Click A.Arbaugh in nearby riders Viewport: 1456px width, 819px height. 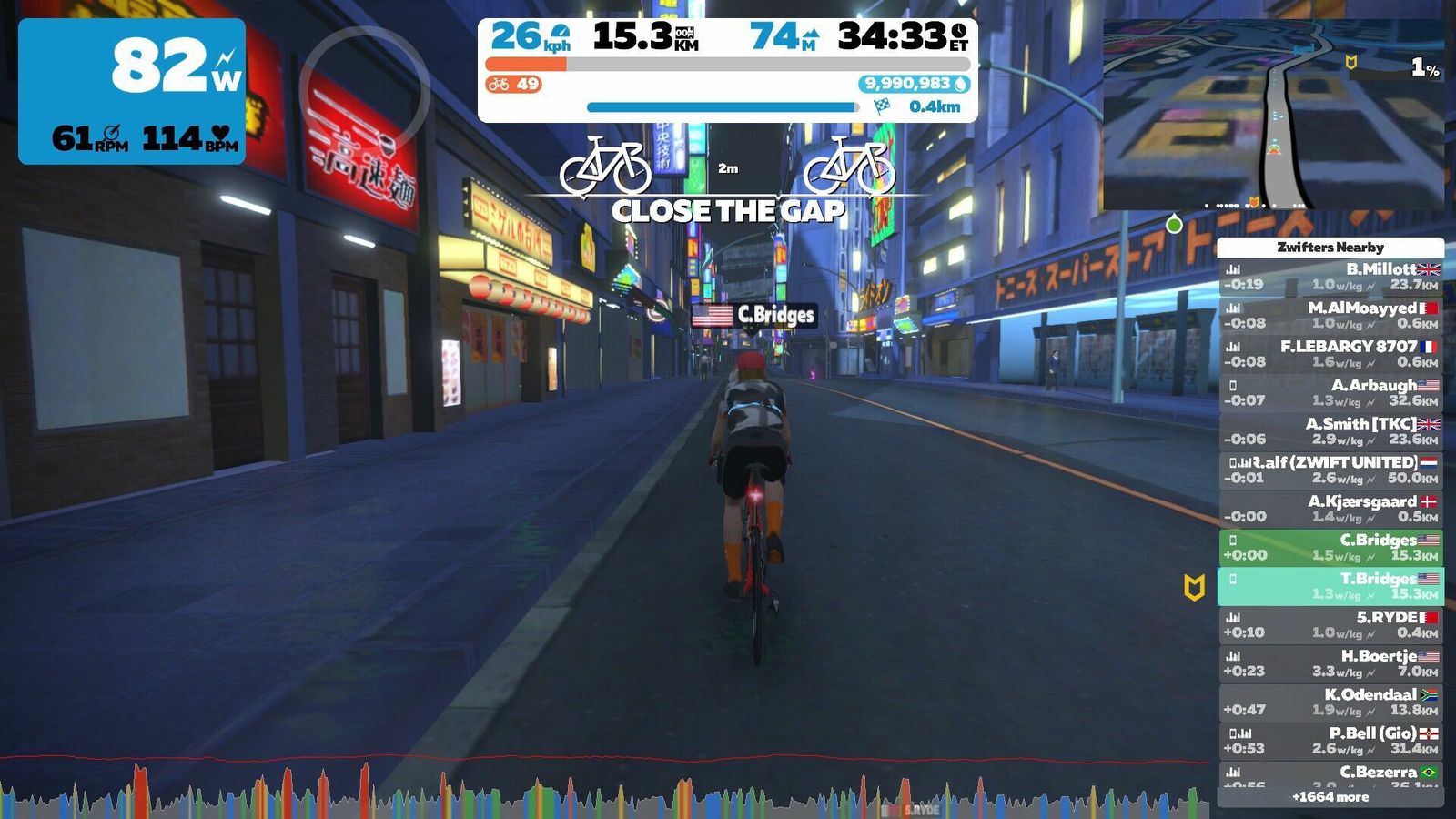[x=1330, y=393]
